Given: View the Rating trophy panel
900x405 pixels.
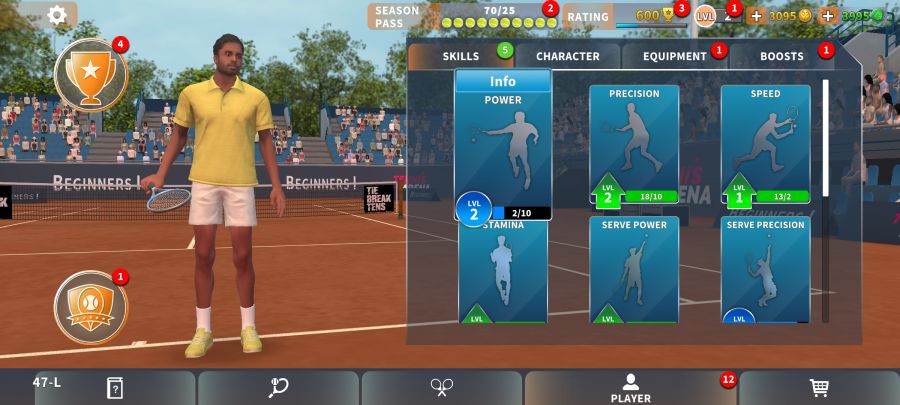Looking at the screenshot, I should pos(624,16).
